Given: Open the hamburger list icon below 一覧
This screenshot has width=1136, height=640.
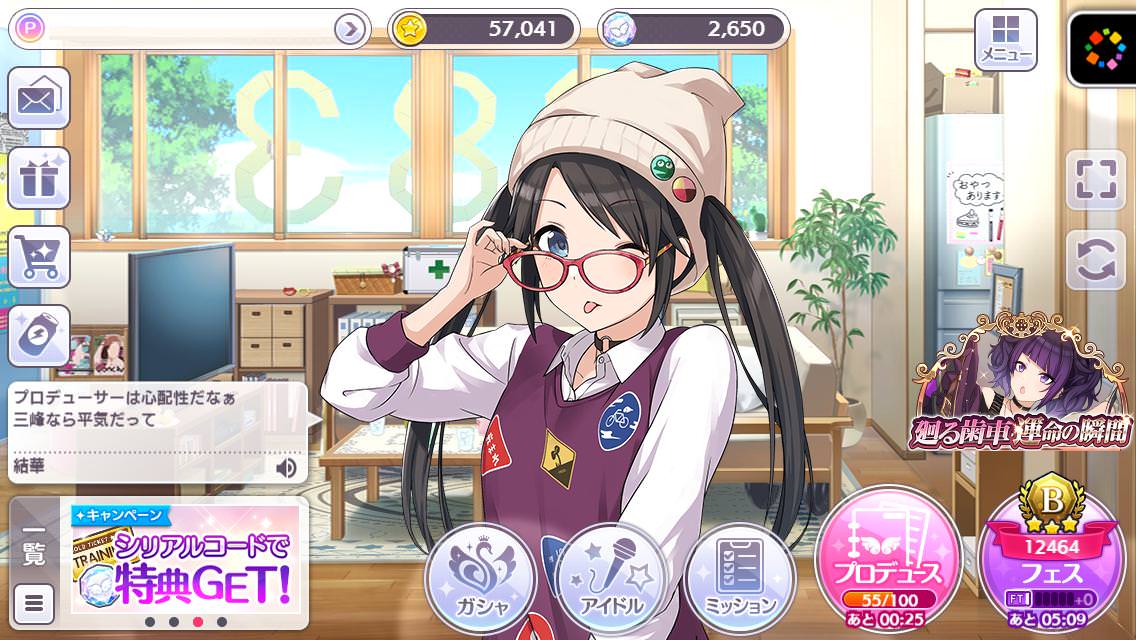Looking at the screenshot, I should (x=34, y=603).
